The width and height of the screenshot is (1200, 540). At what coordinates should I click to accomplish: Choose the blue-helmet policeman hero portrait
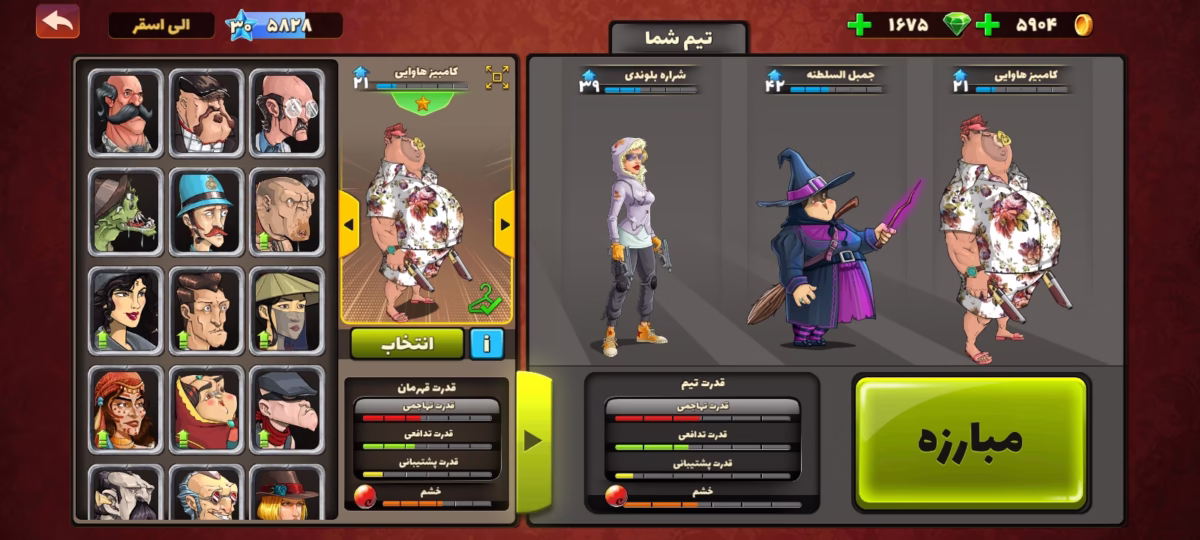tap(205, 211)
